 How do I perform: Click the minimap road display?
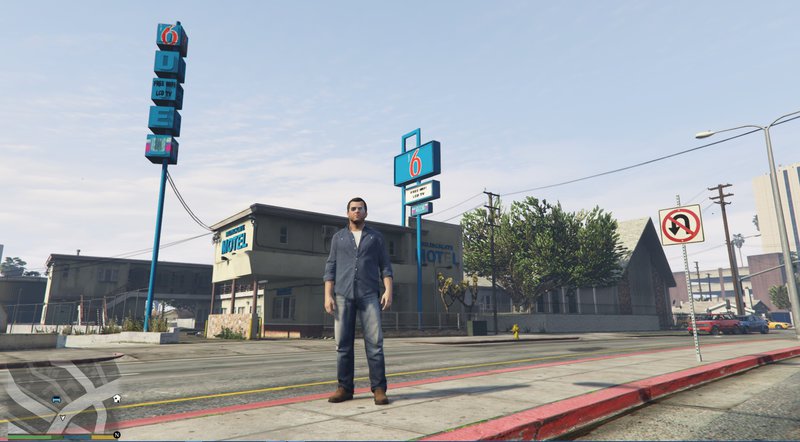pos(60,390)
